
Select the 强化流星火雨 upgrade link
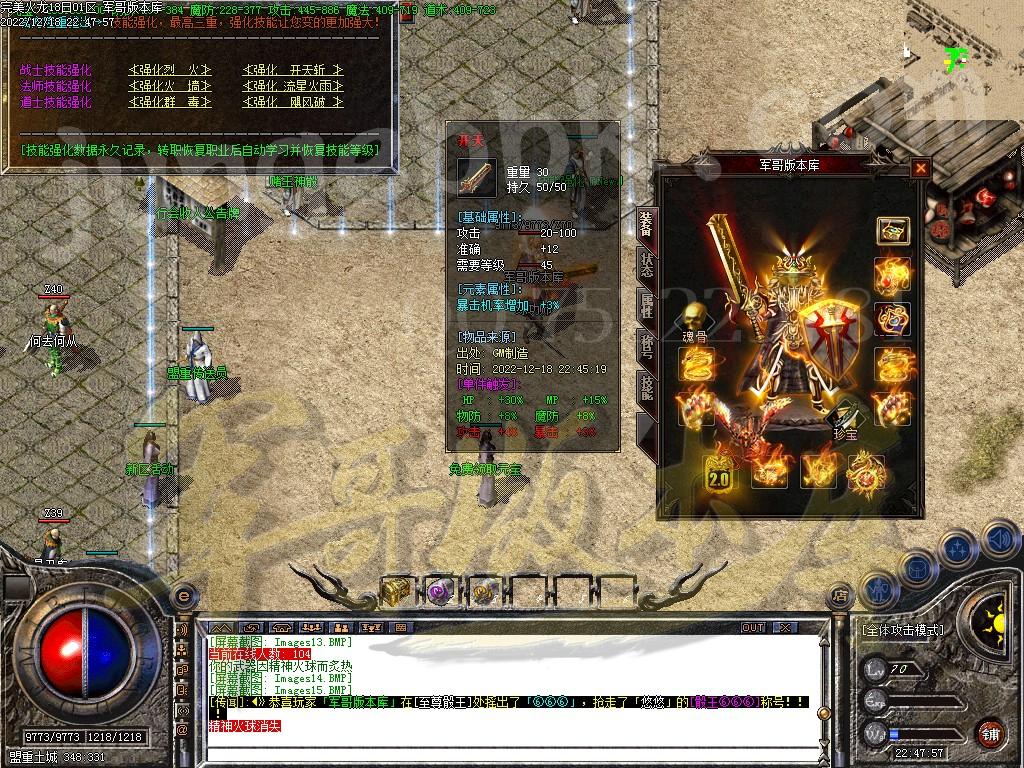[x=293, y=86]
